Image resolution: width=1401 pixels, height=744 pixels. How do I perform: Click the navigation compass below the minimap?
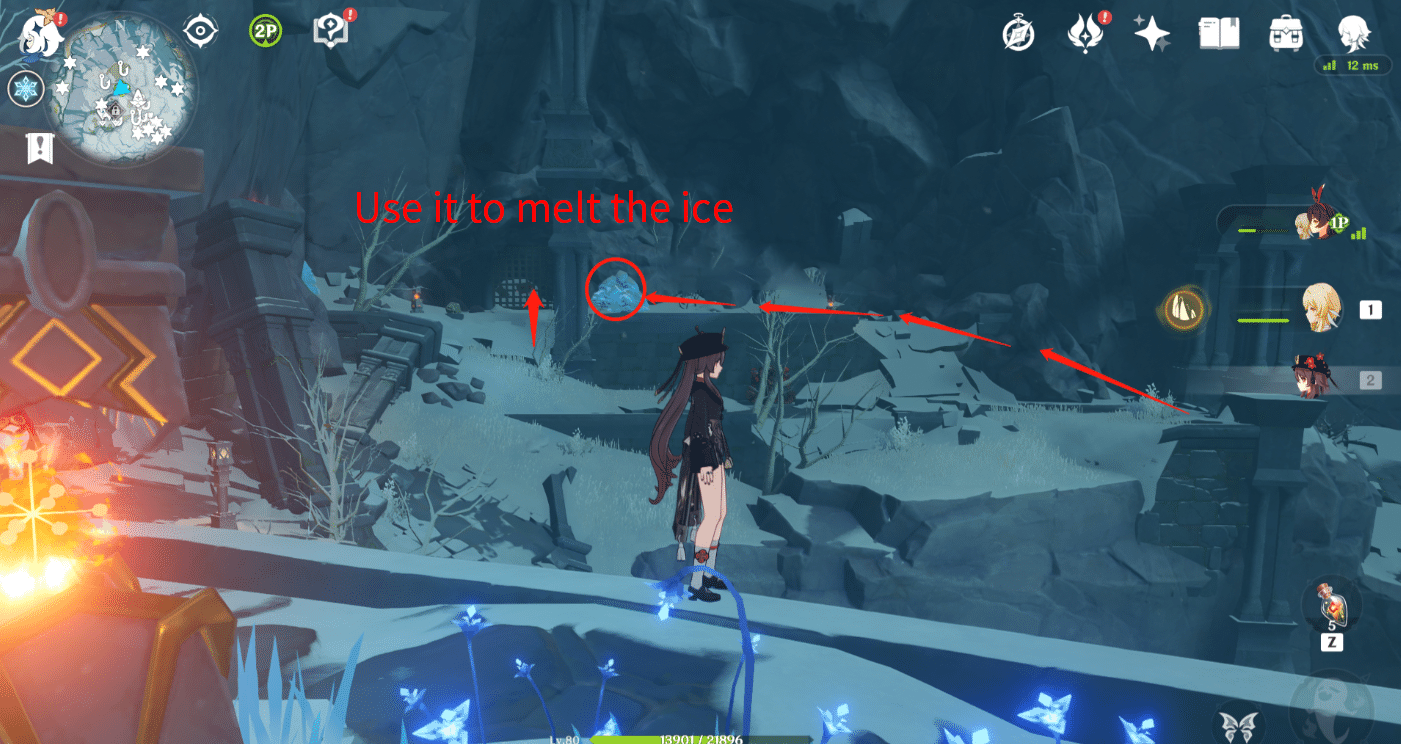coord(202,30)
